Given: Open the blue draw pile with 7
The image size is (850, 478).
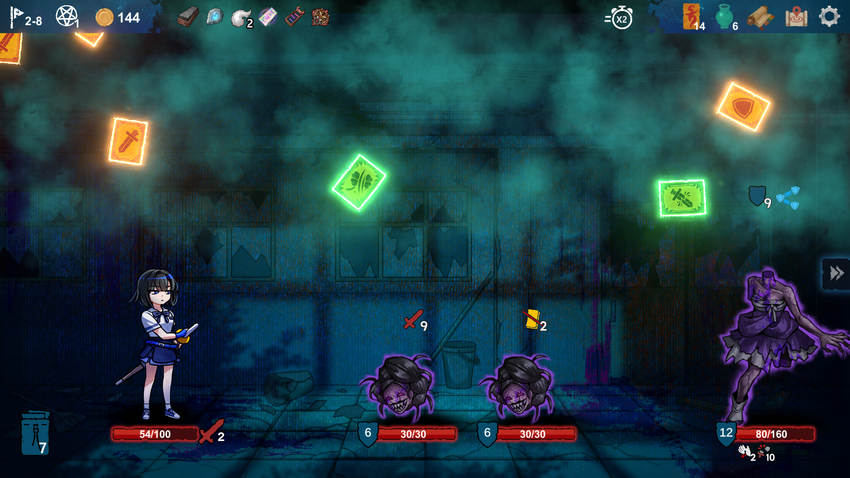Looking at the screenshot, I should point(34,434).
